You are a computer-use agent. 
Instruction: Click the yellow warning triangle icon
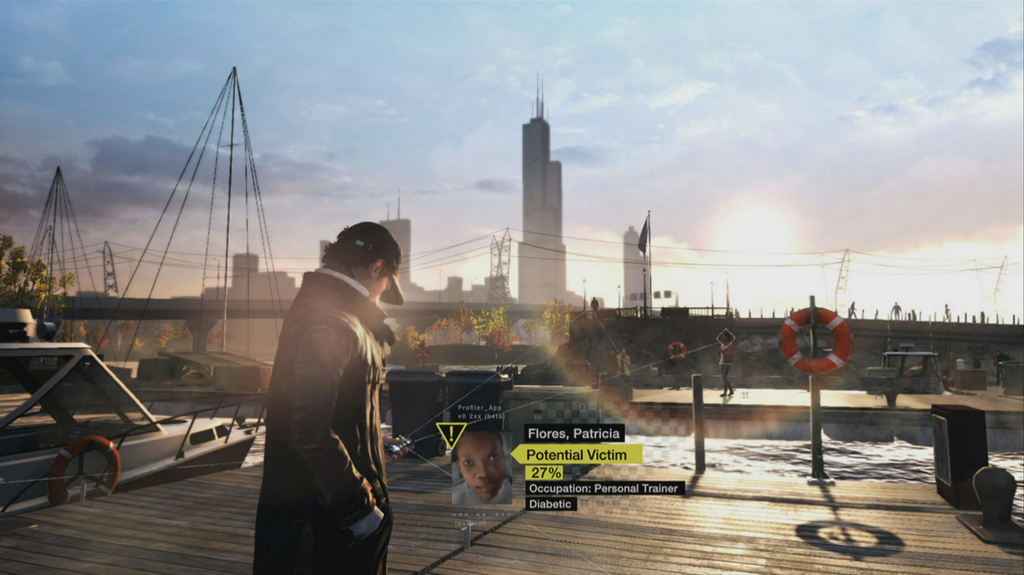[451, 435]
